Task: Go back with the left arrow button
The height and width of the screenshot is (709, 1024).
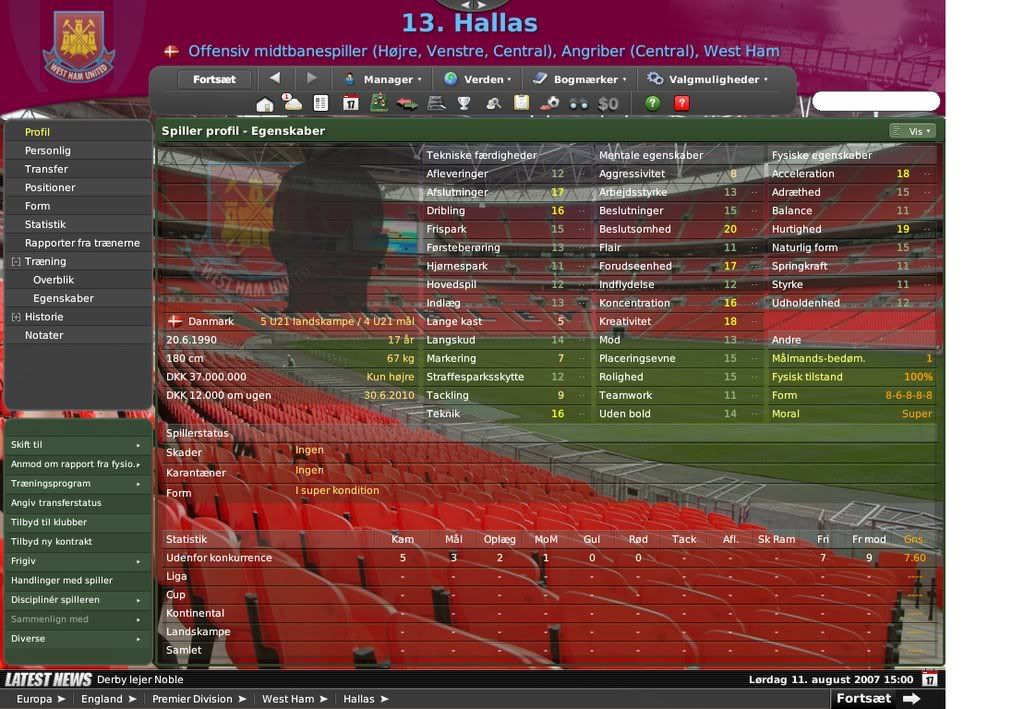Action: [275, 78]
